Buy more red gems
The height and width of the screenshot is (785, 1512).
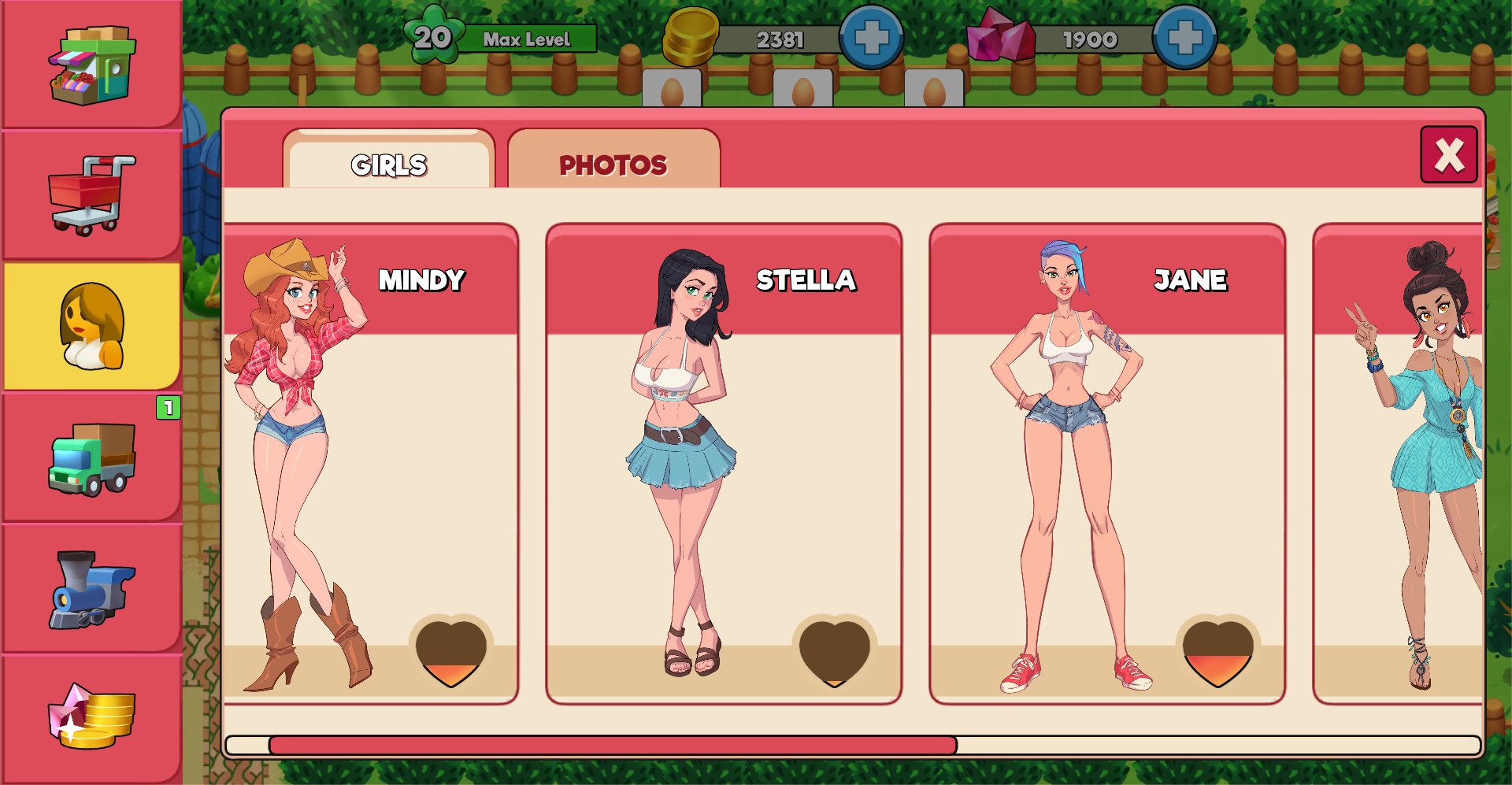[1184, 38]
